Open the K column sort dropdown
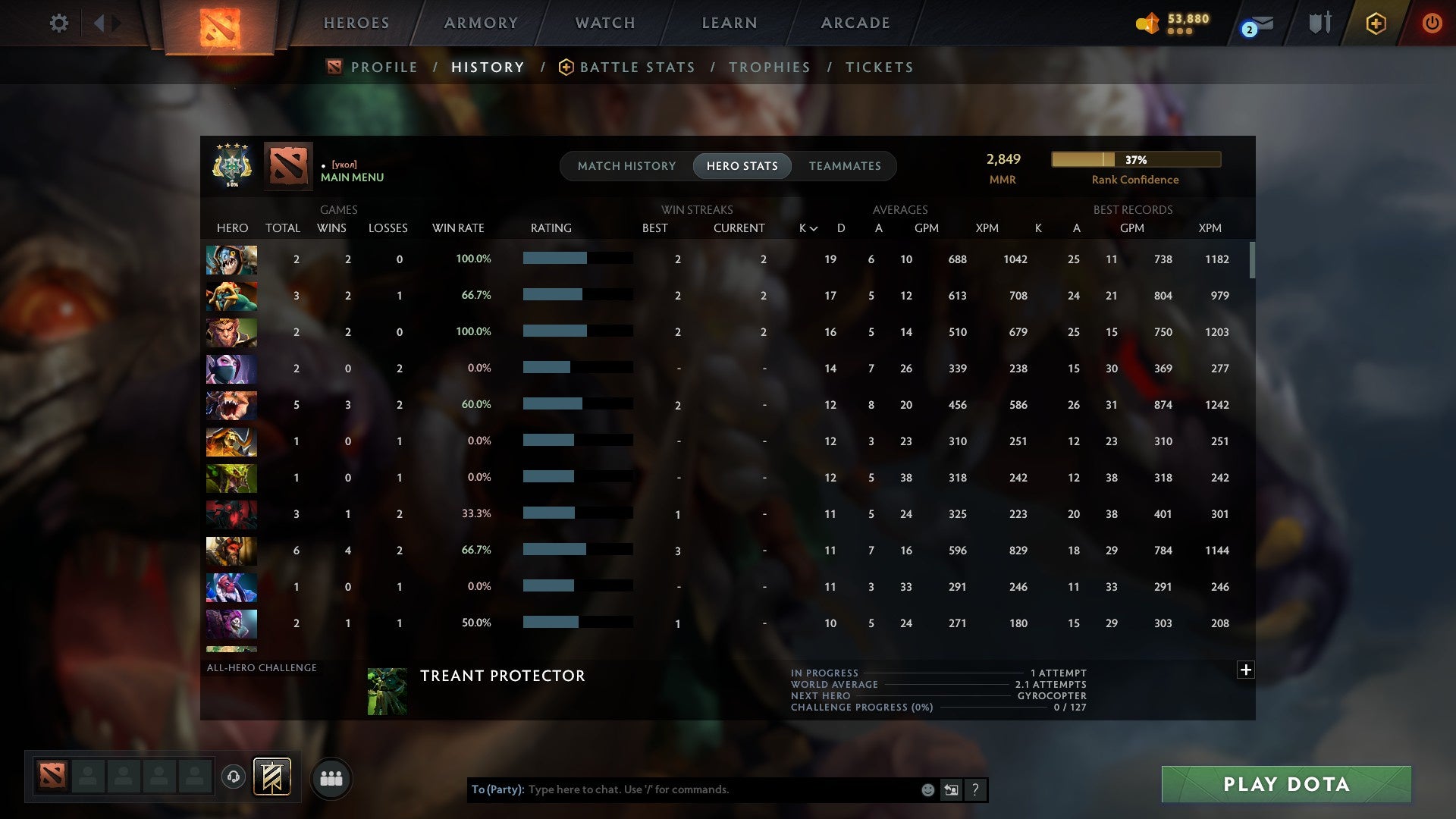The width and height of the screenshot is (1456, 819). coord(808,227)
